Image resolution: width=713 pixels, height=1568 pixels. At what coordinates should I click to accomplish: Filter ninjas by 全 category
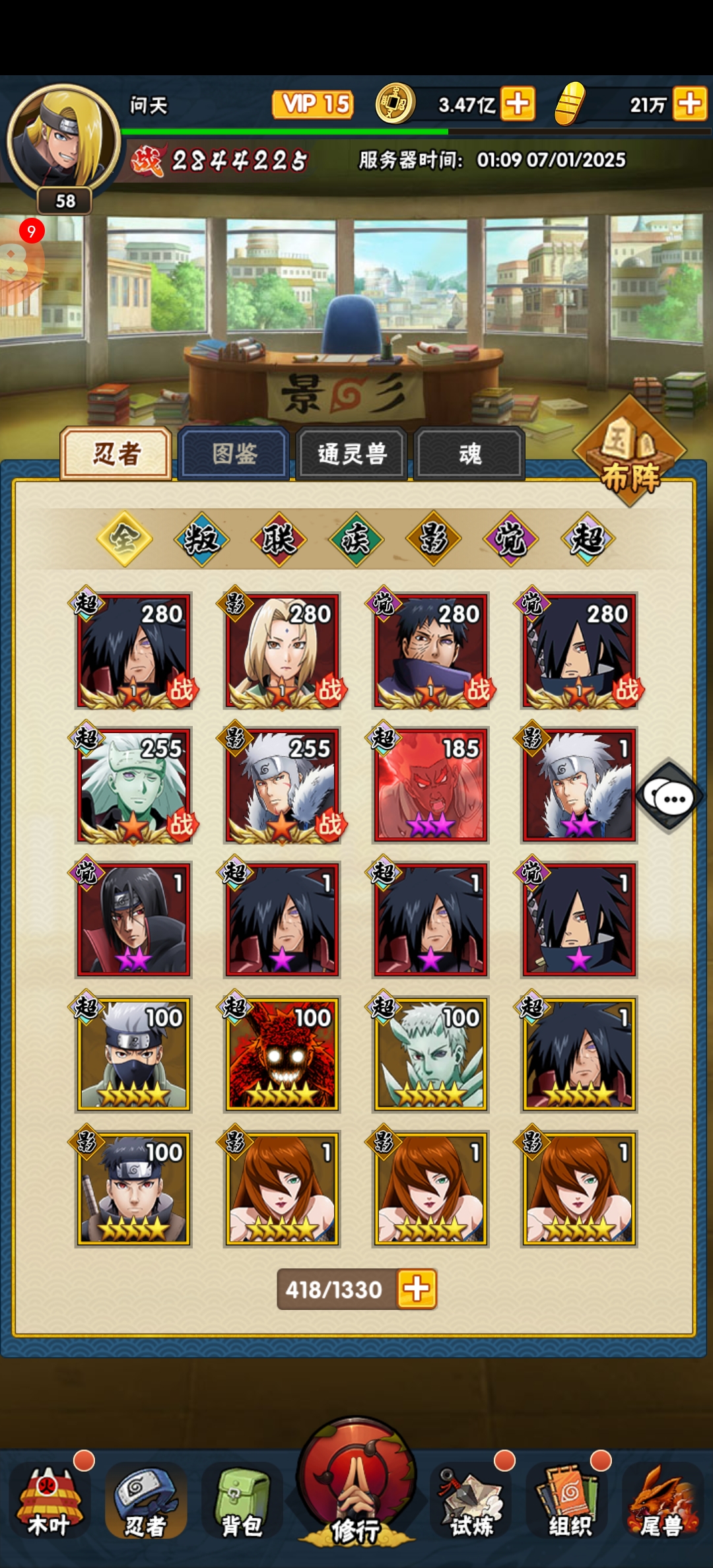click(124, 539)
